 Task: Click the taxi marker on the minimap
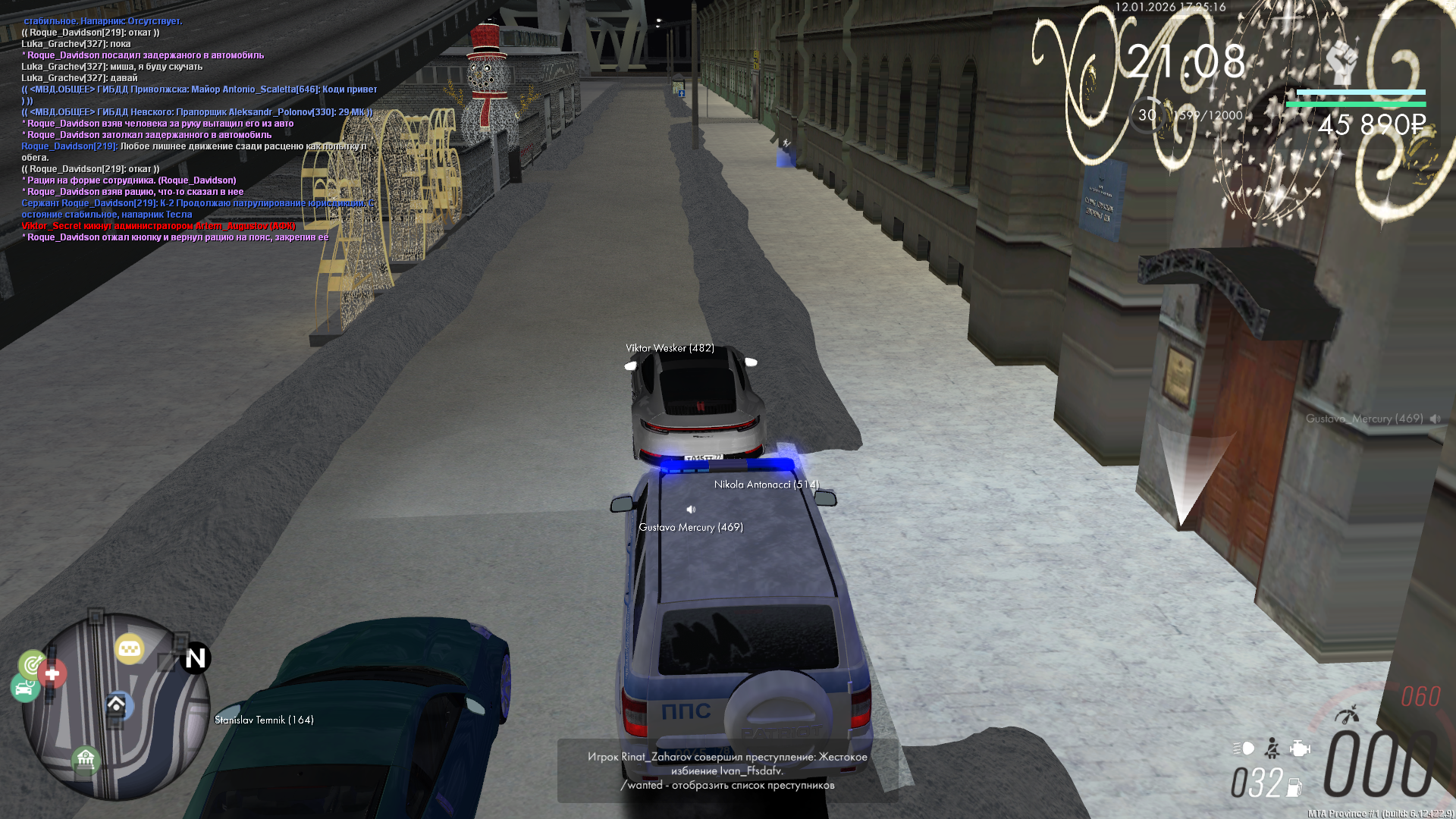[130, 649]
